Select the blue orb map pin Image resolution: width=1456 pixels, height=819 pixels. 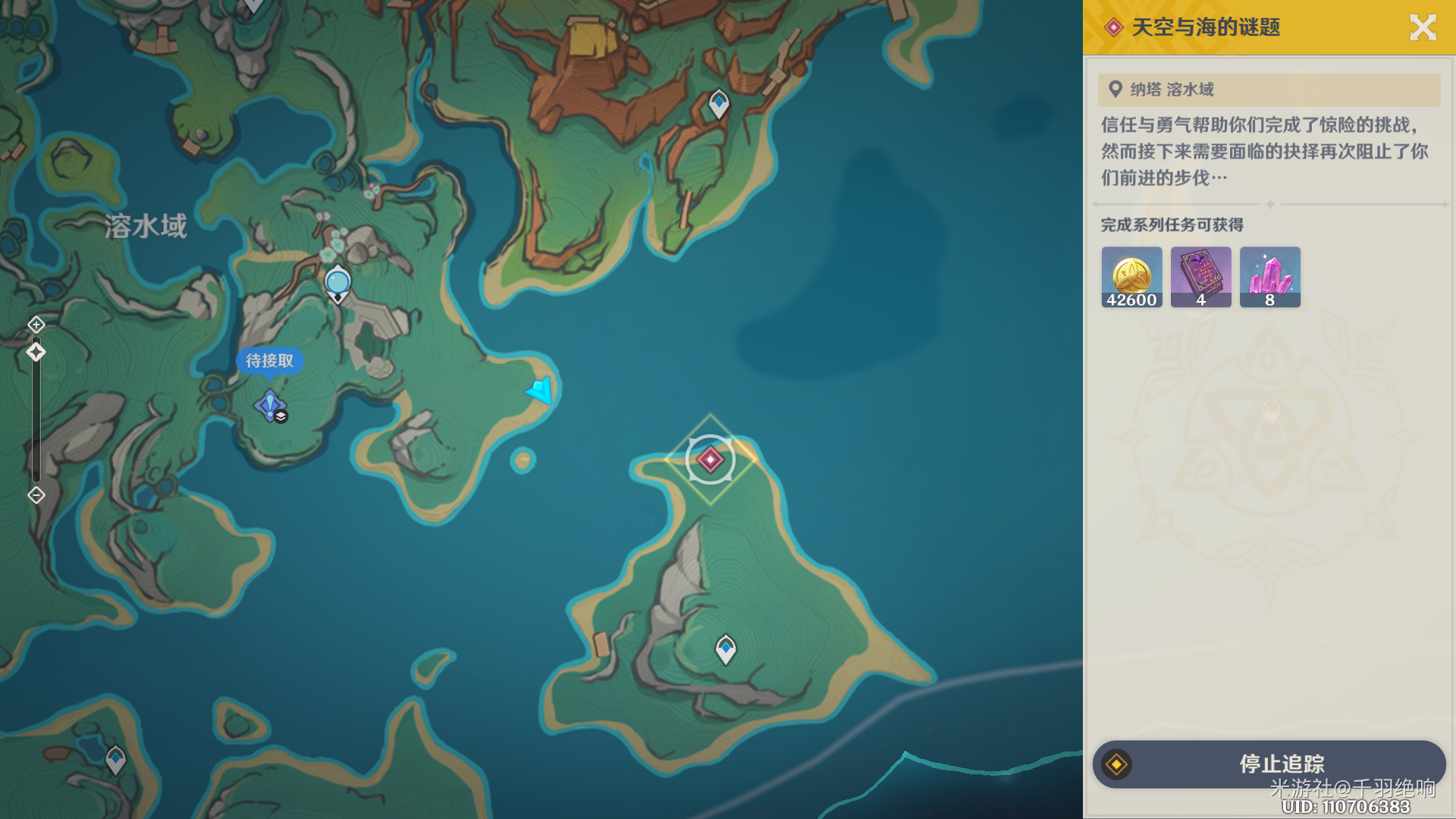click(x=337, y=283)
